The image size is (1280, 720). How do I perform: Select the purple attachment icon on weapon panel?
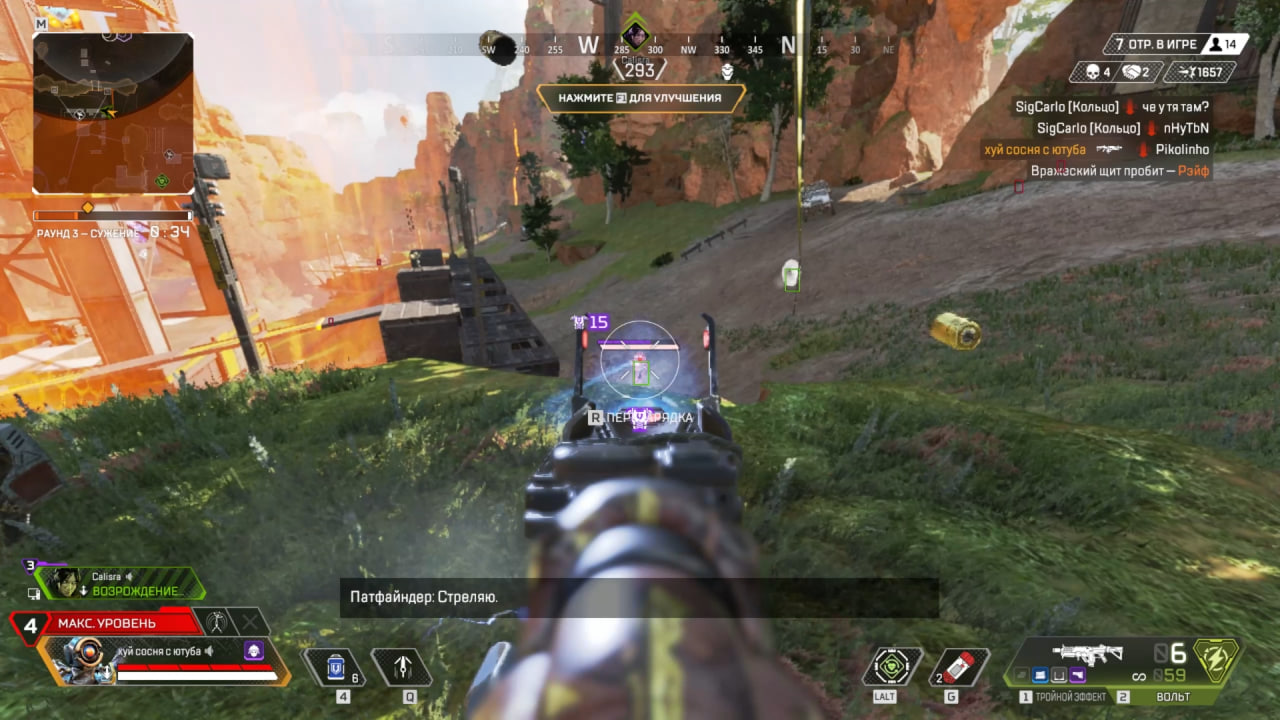(1077, 675)
